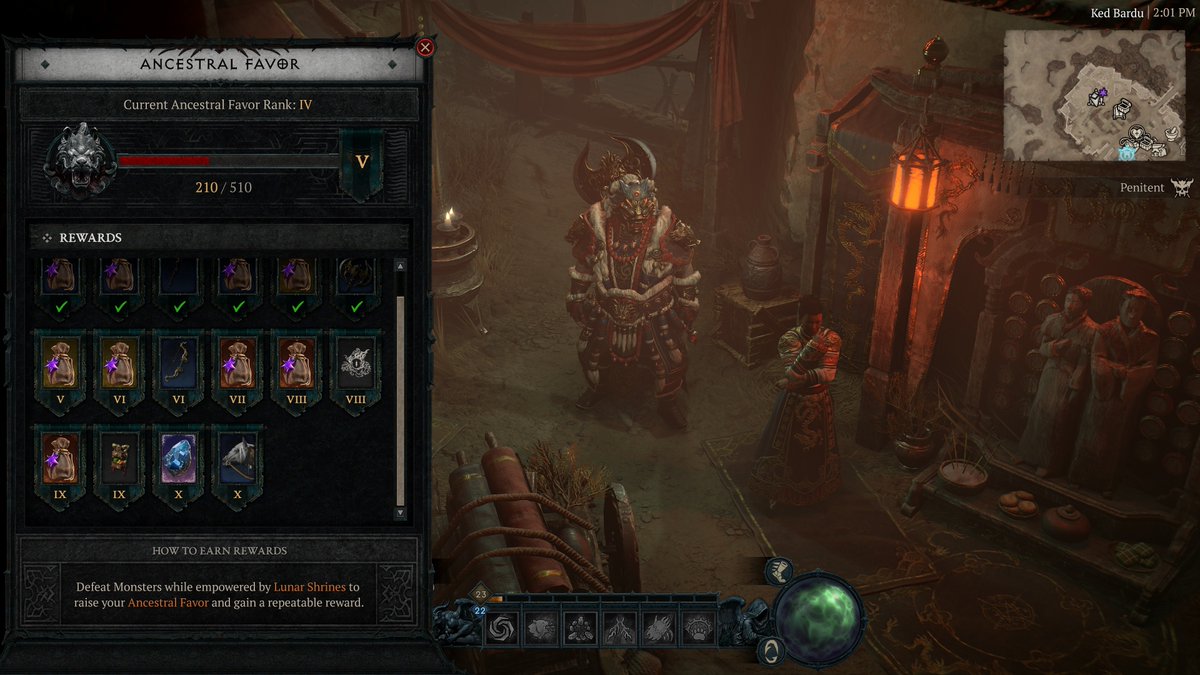Use the earthen bulwark rocks skill

581,628
